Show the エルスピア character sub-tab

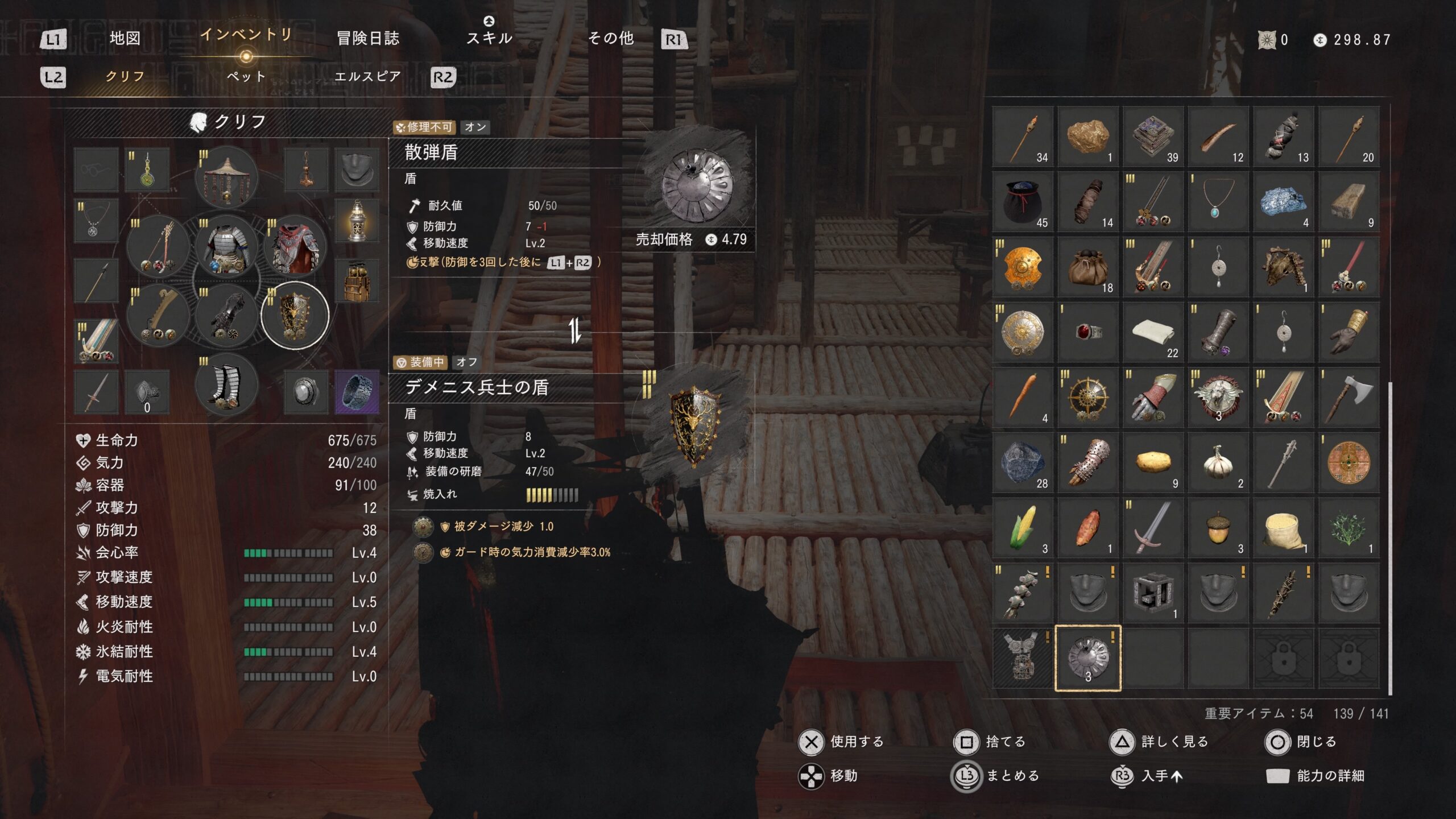[368, 76]
